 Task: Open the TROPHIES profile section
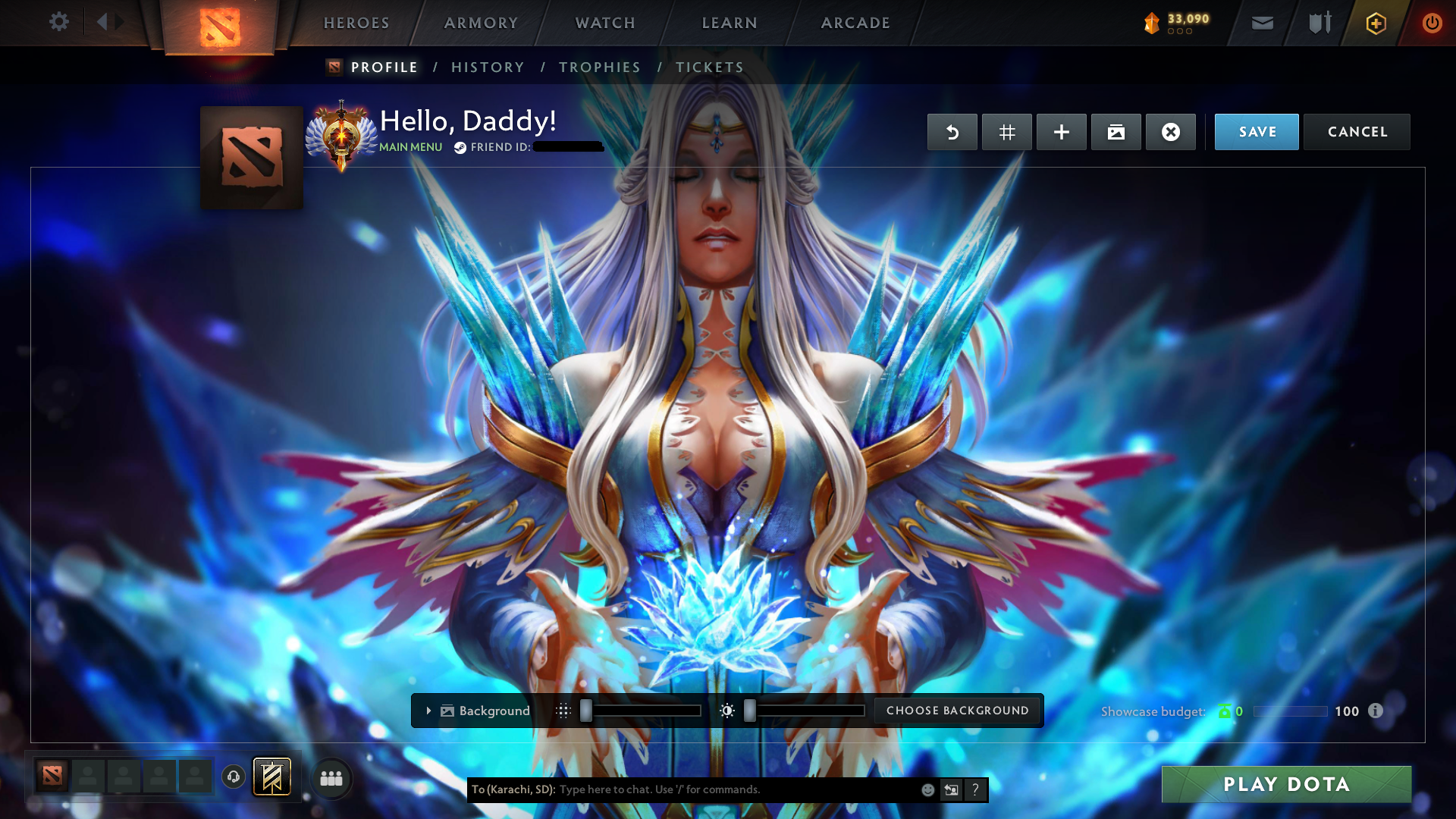point(599,67)
